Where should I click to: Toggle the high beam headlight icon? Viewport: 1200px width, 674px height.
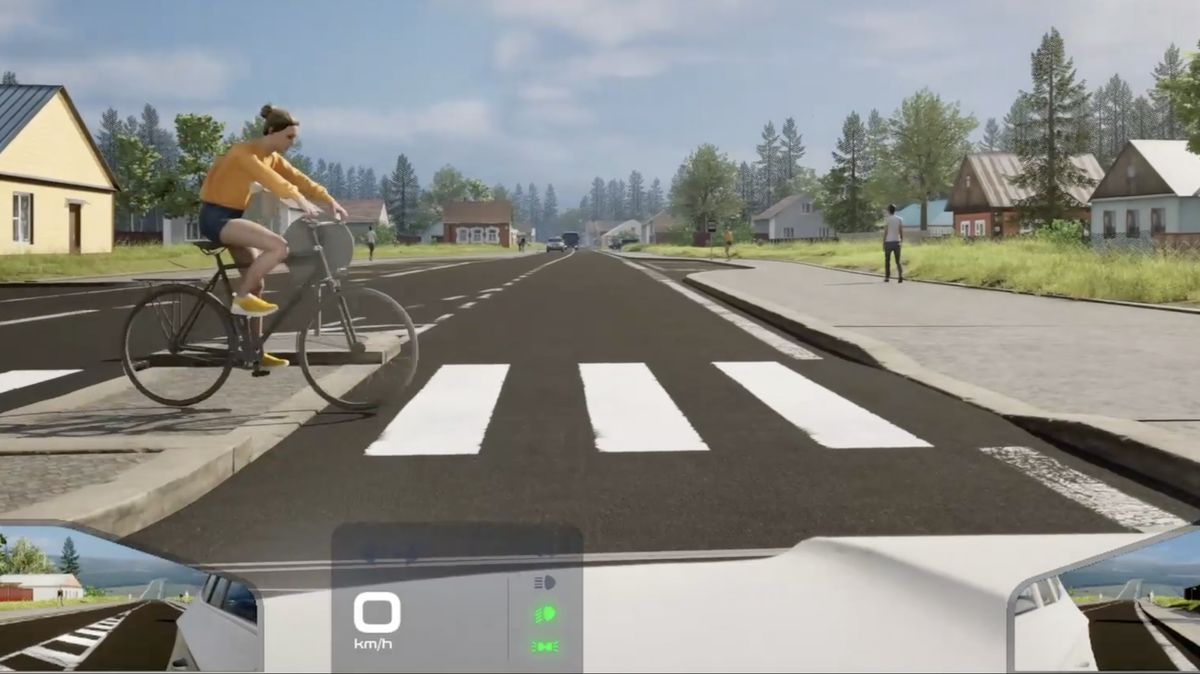pos(544,582)
